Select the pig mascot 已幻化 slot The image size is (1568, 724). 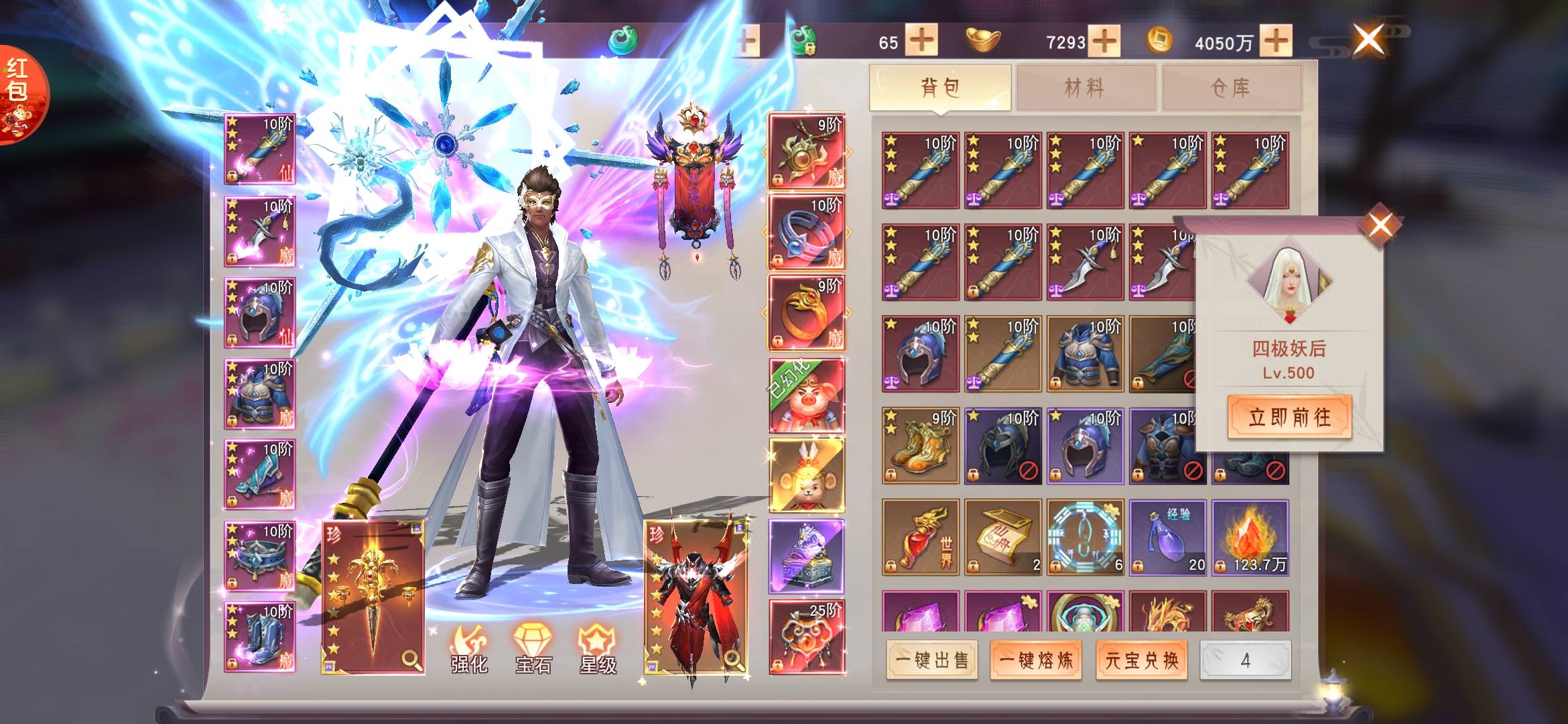click(806, 396)
